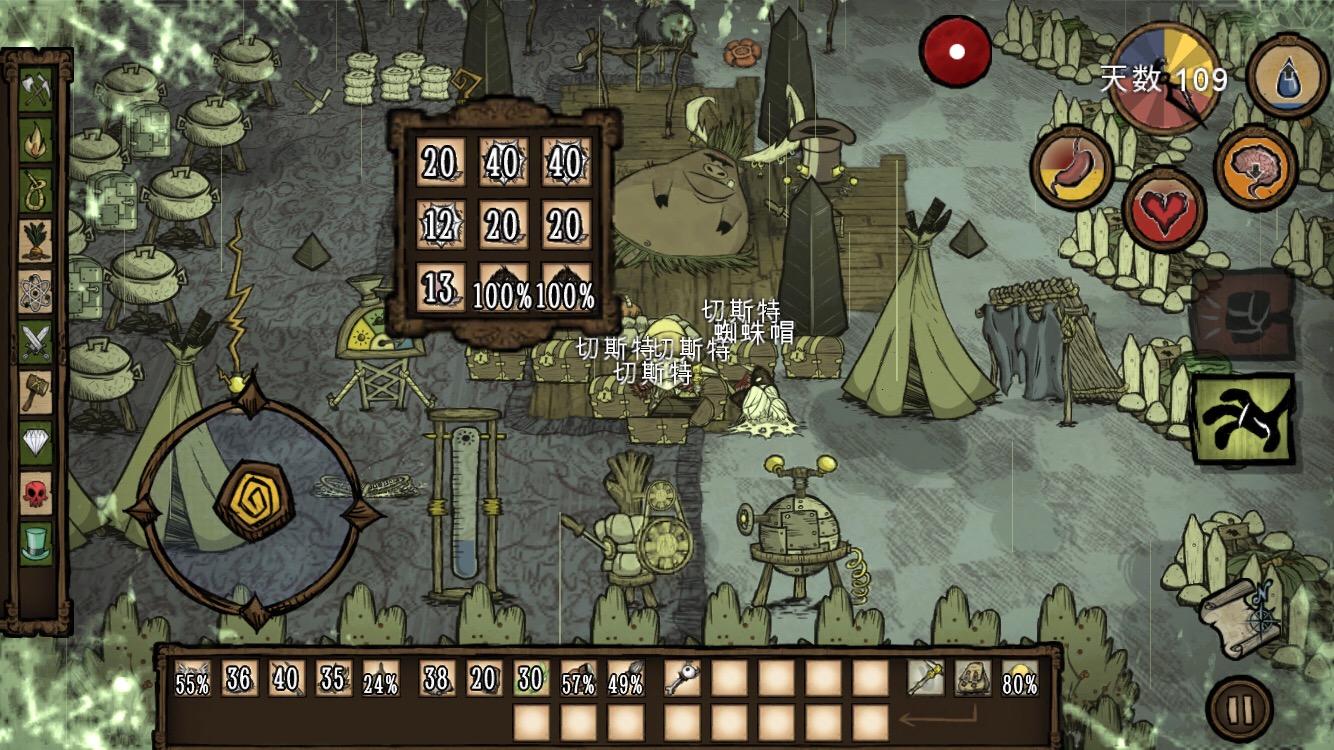Screen dimensions: 1334x750
Task: Tap the red record button
Action: (x=957, y=52)
